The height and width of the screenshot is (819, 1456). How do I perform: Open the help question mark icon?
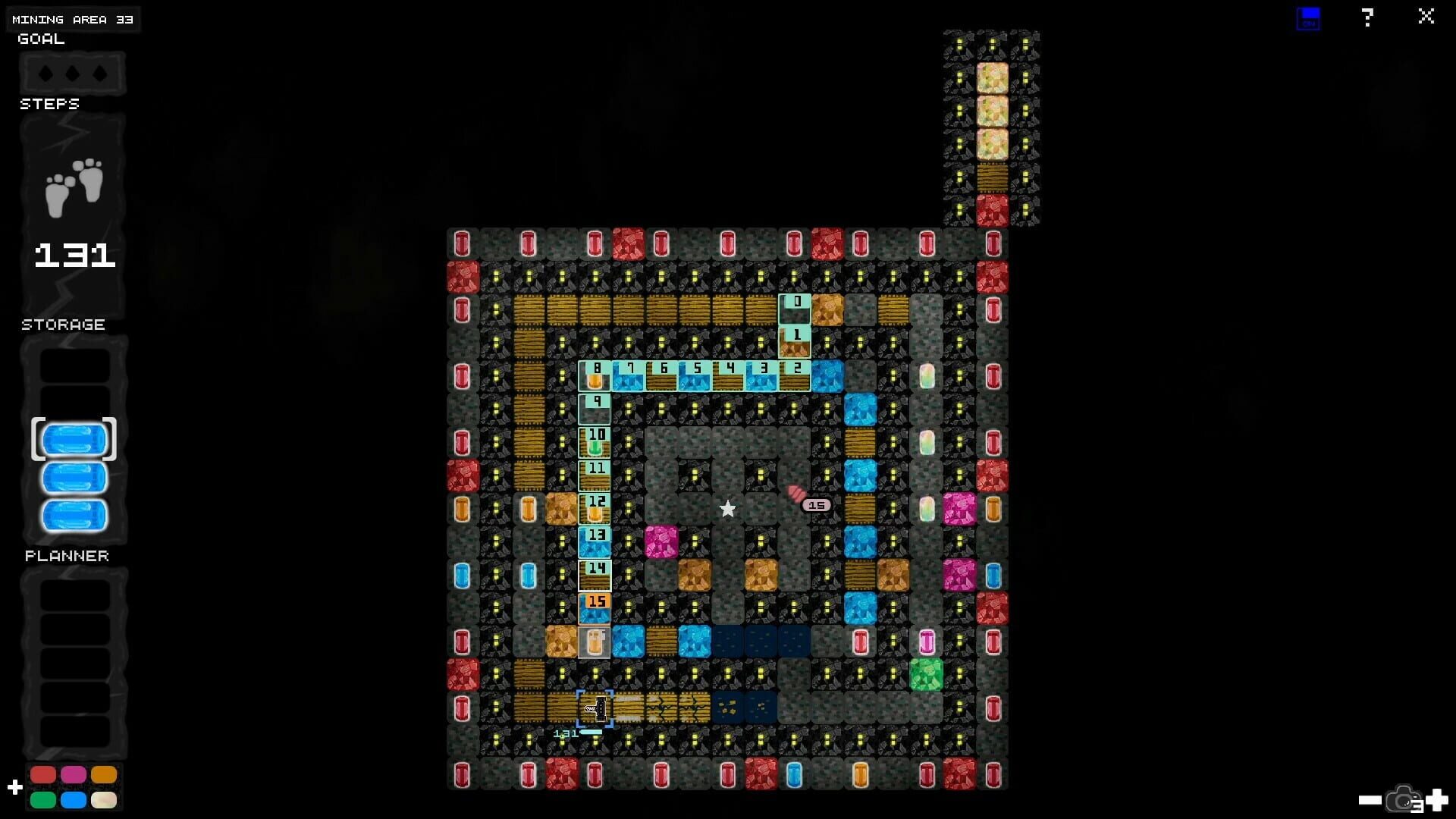click(1367, 17)
